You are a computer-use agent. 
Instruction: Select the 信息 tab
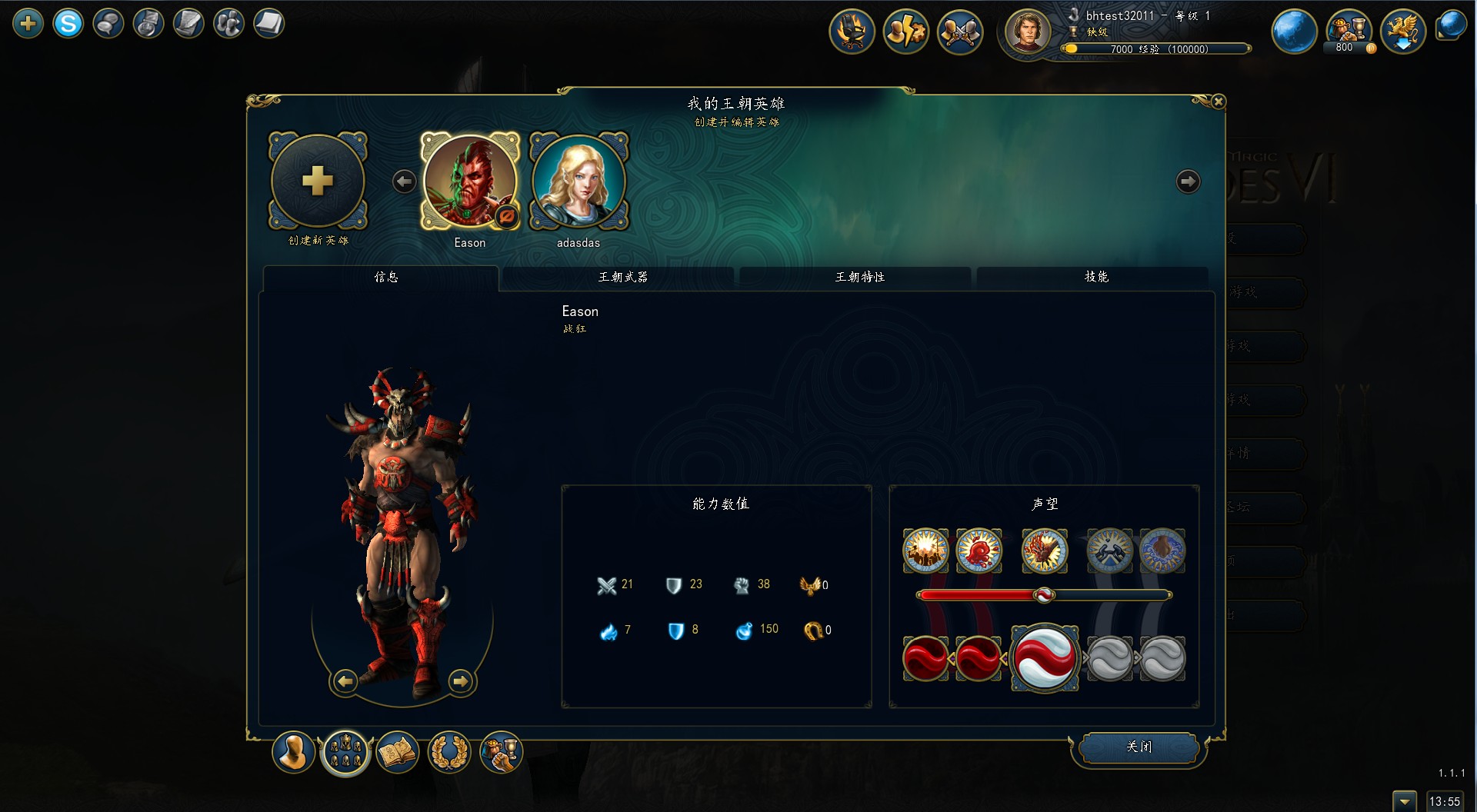tap(385, 277)
